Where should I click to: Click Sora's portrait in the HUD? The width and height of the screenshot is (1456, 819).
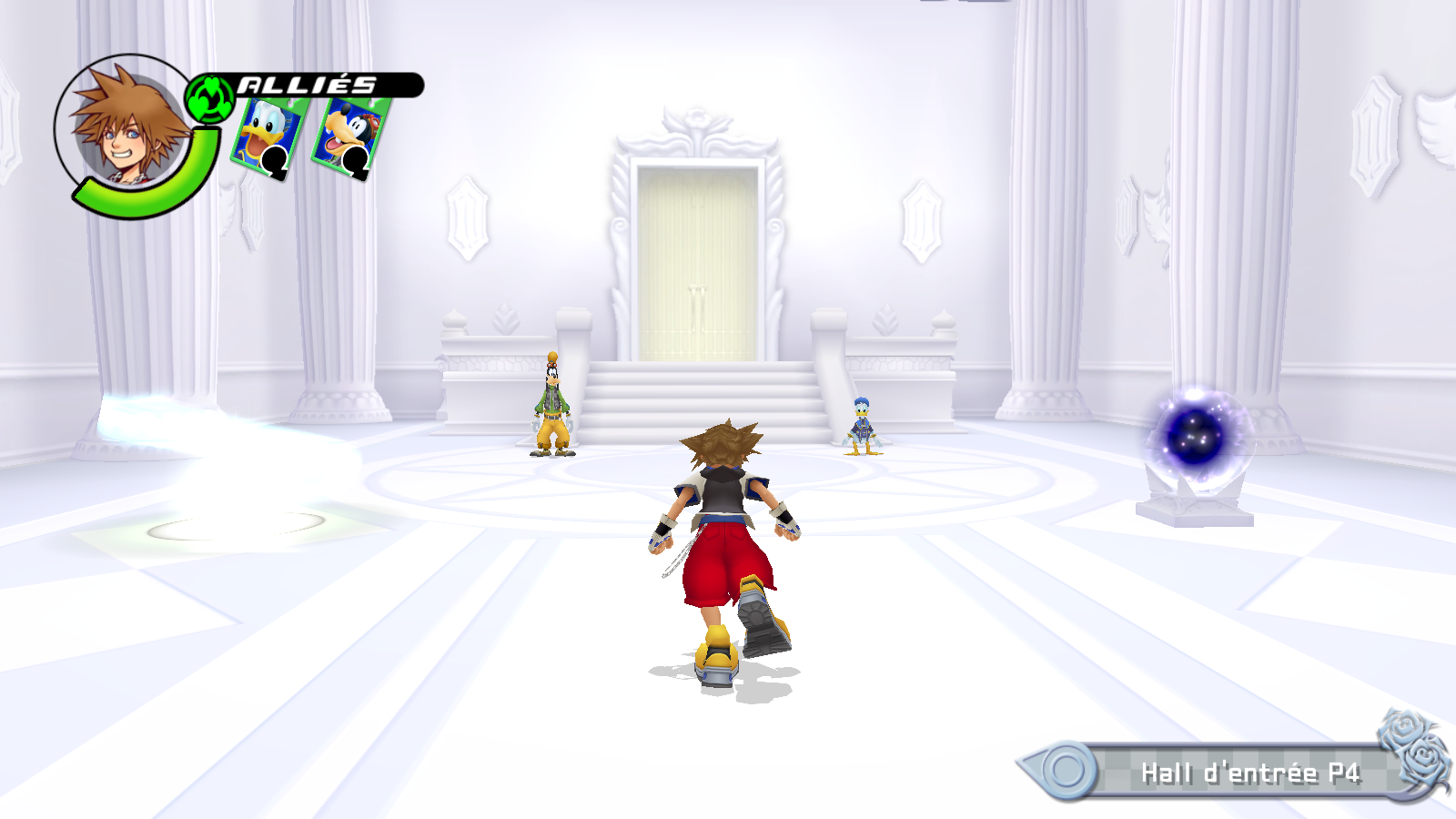[x=127, y=127]
